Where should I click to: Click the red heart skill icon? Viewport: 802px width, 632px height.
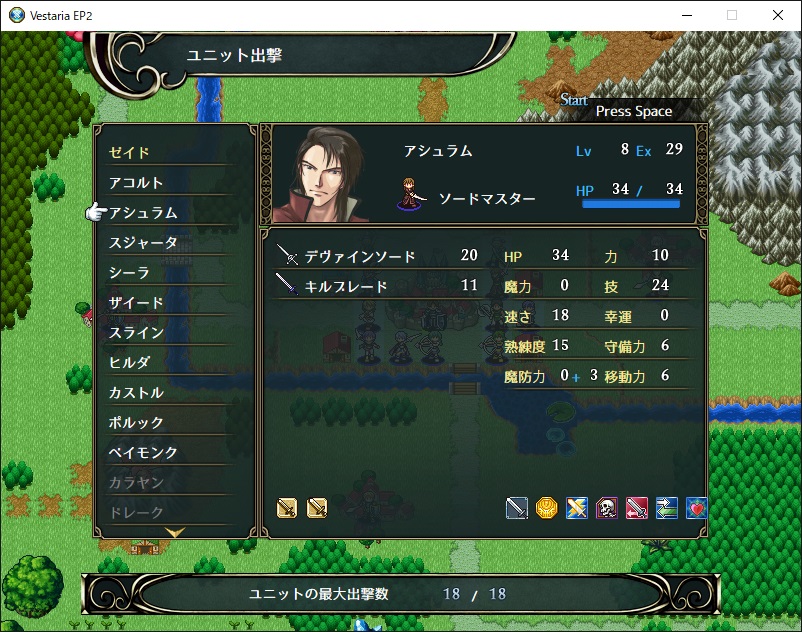point(697,508)
